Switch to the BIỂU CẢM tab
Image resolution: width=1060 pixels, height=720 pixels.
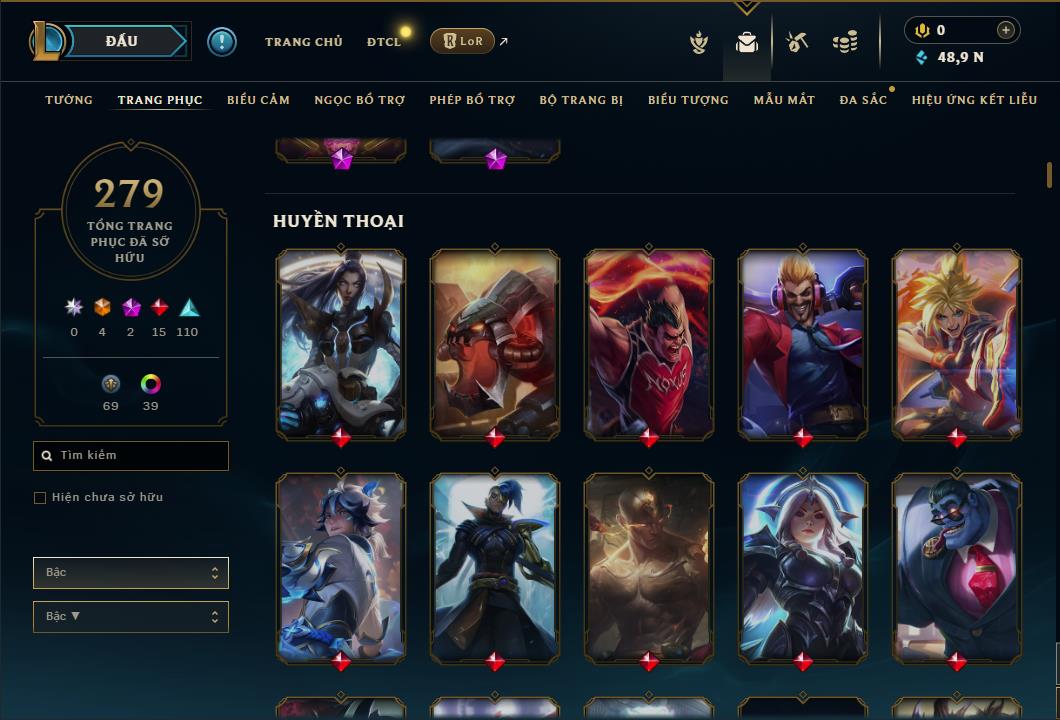[258, 100]
